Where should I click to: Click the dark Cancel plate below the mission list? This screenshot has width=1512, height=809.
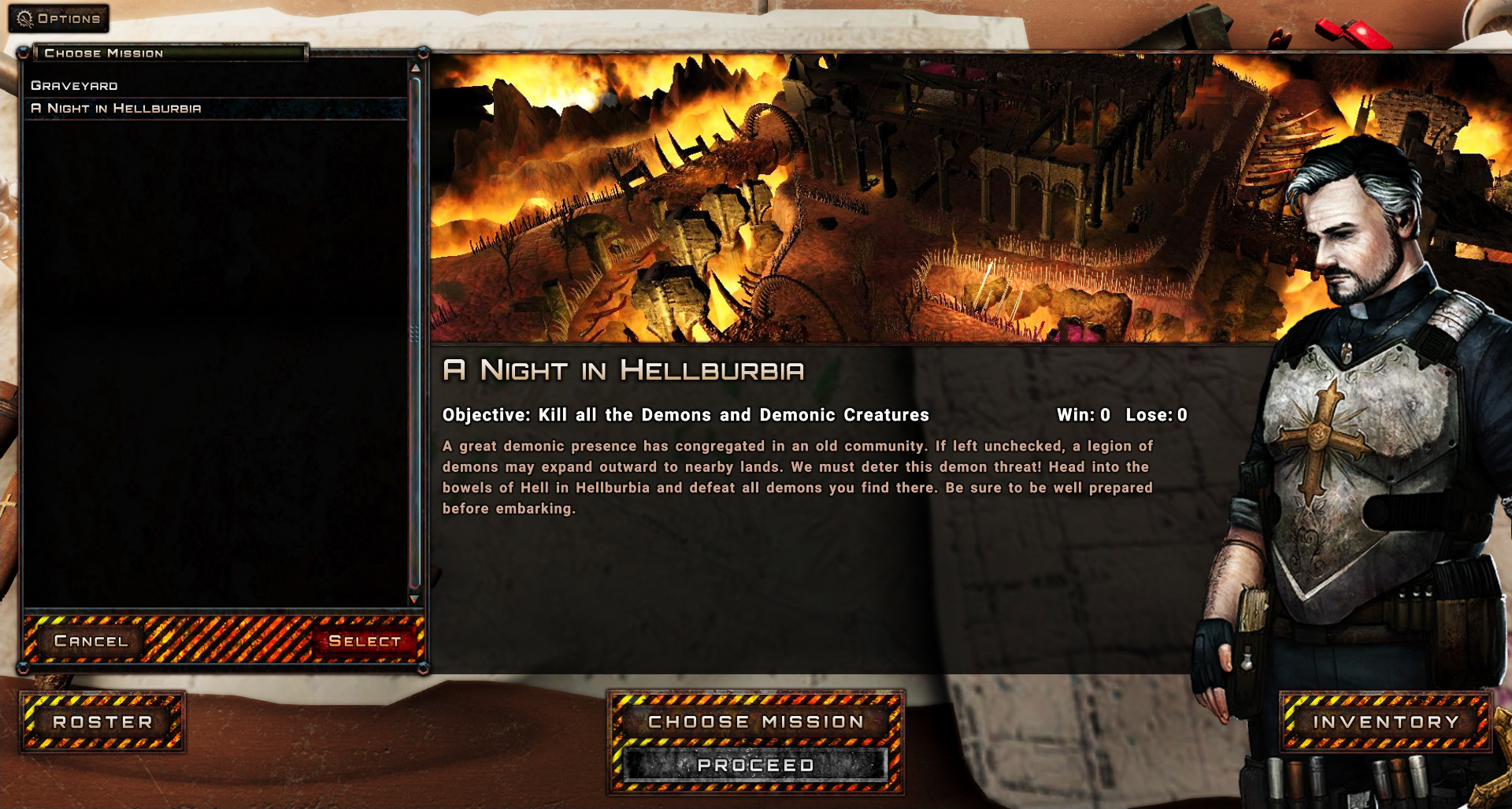pyautogui.click(x=91, y=641)
